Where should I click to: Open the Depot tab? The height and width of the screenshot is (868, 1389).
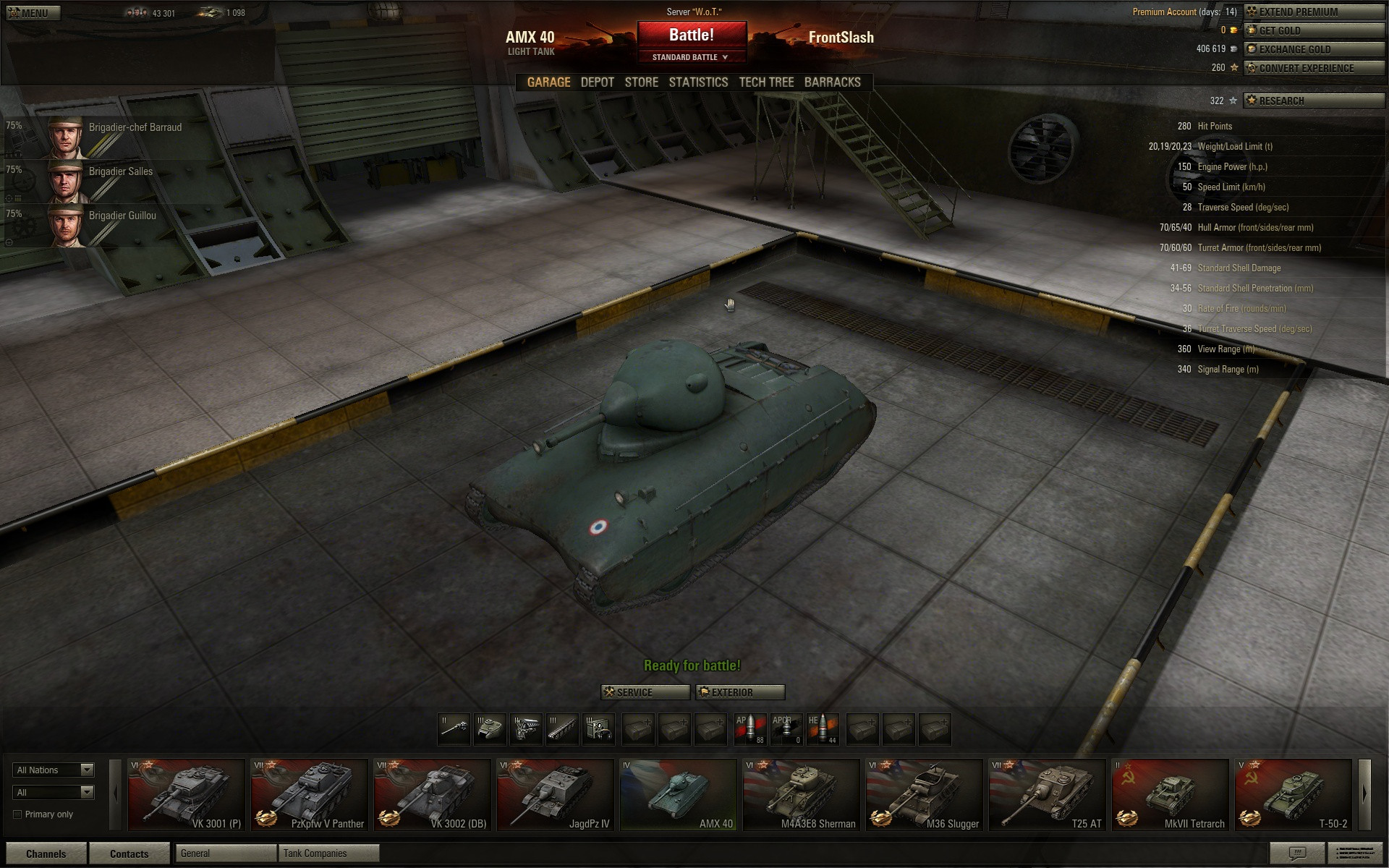598,82
